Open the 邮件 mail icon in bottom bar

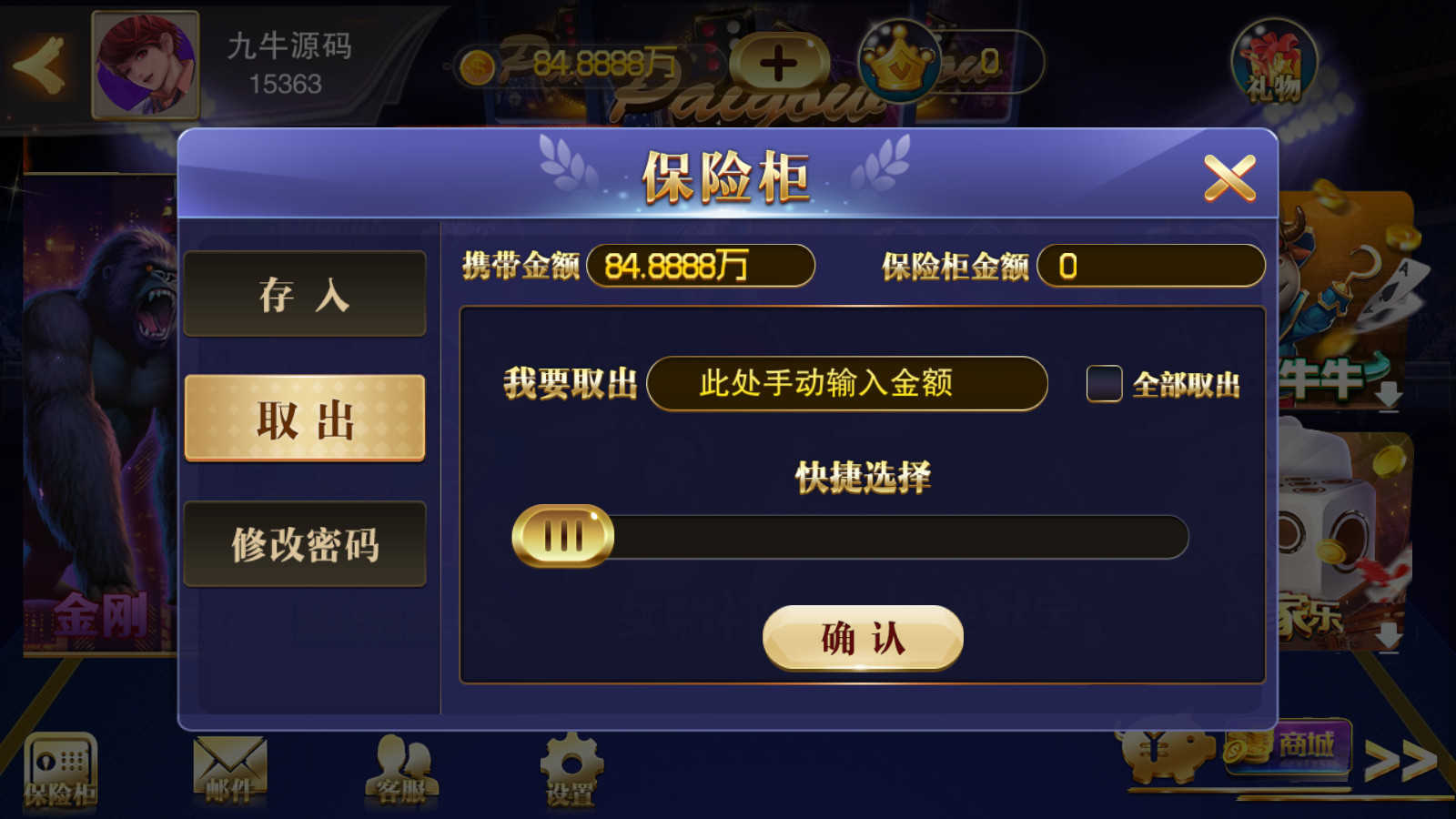(230, 764)
